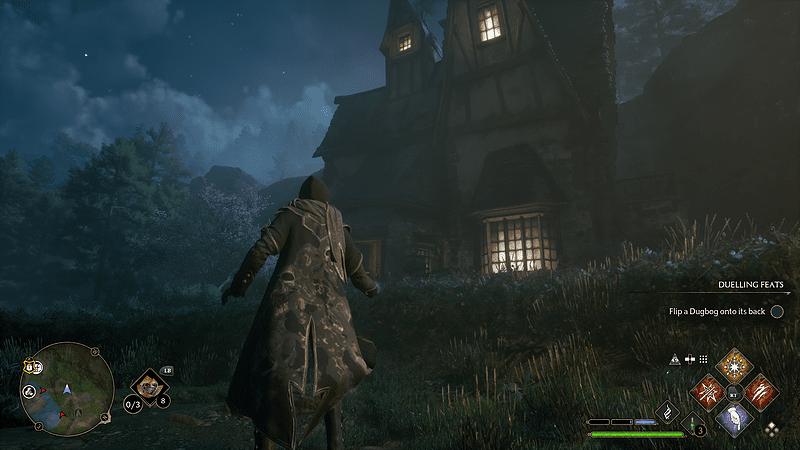The height and width of the screenshot is (450, 800).
Task: Open the circular minimap
Action: pyautogui.click(x=67, y=389)
